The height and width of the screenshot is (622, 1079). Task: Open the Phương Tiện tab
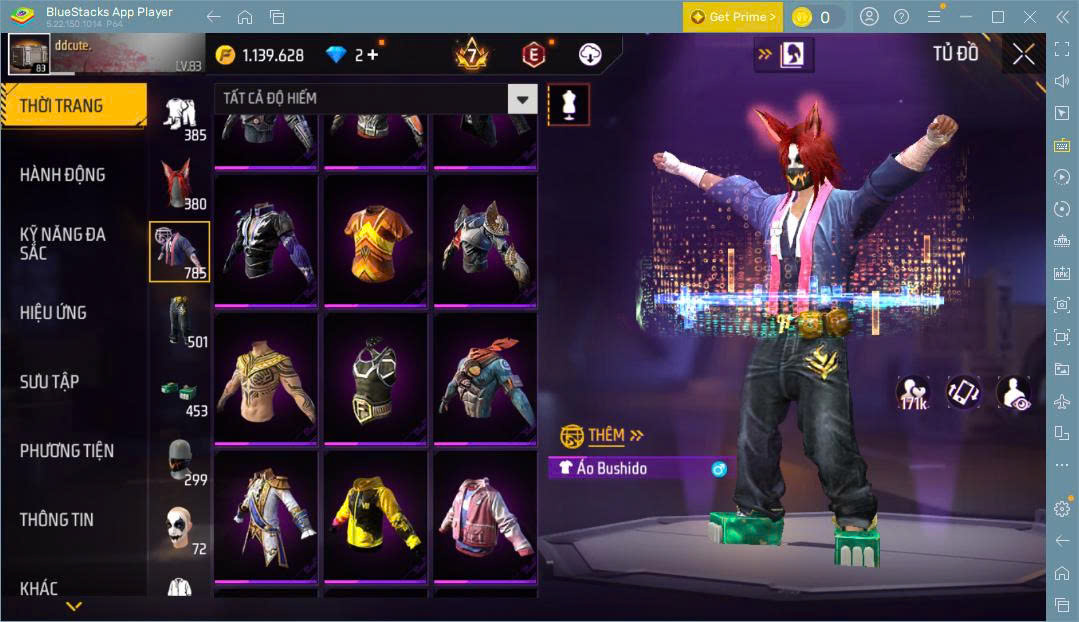(67, 451)
